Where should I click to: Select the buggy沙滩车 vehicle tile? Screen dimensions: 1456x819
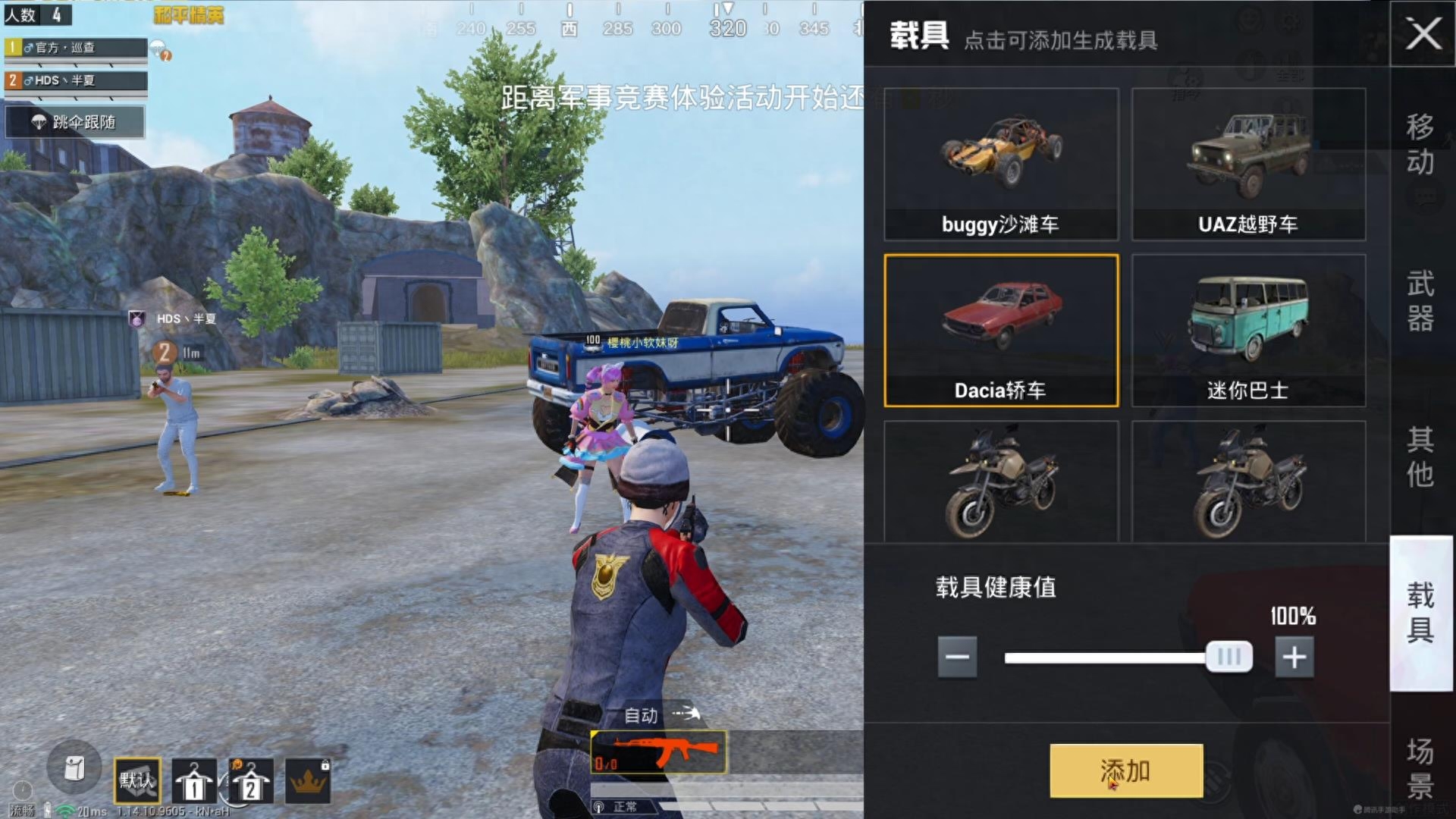tap(1001, 165)
